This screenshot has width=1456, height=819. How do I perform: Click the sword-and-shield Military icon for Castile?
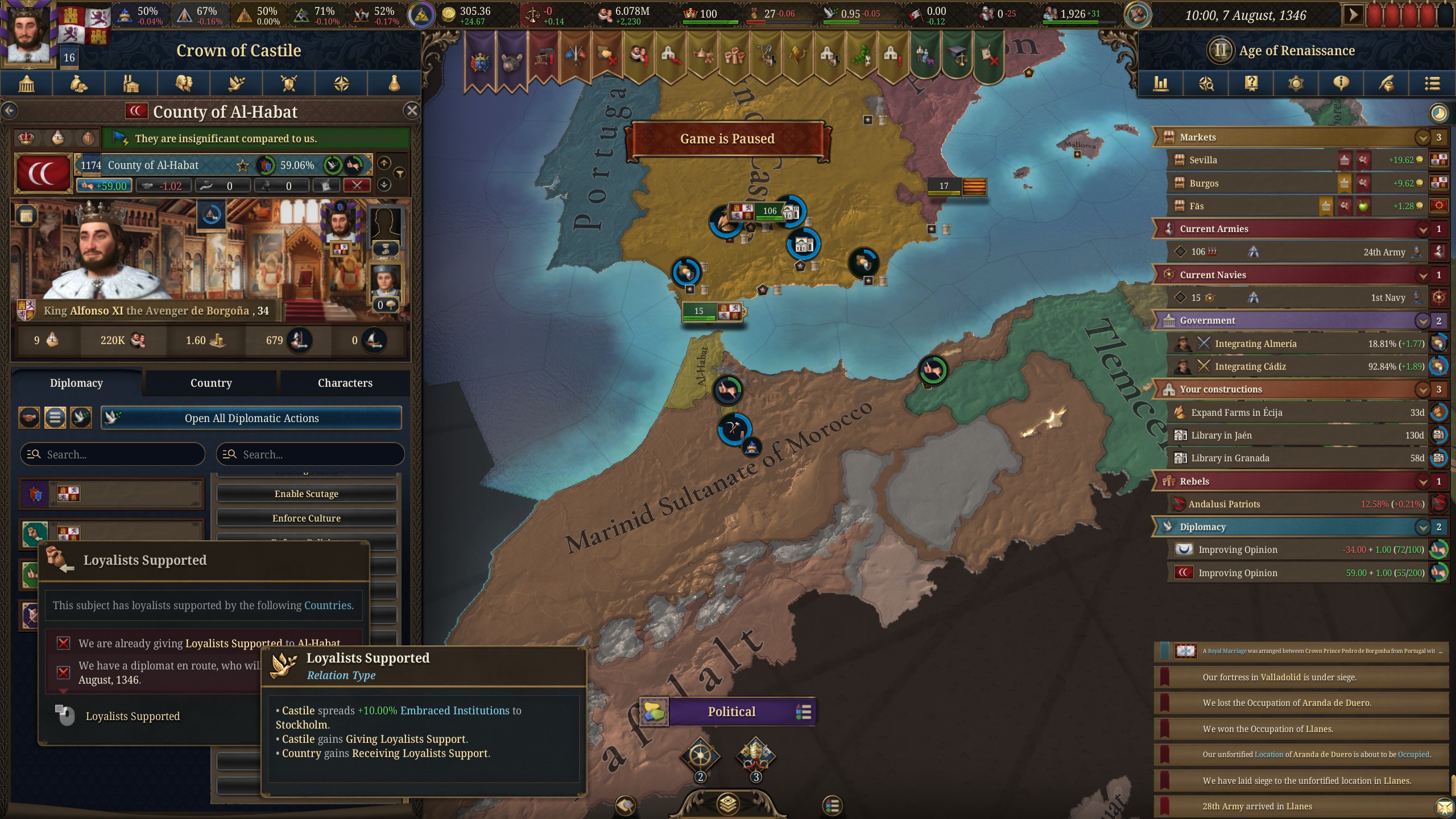(288, 84)
